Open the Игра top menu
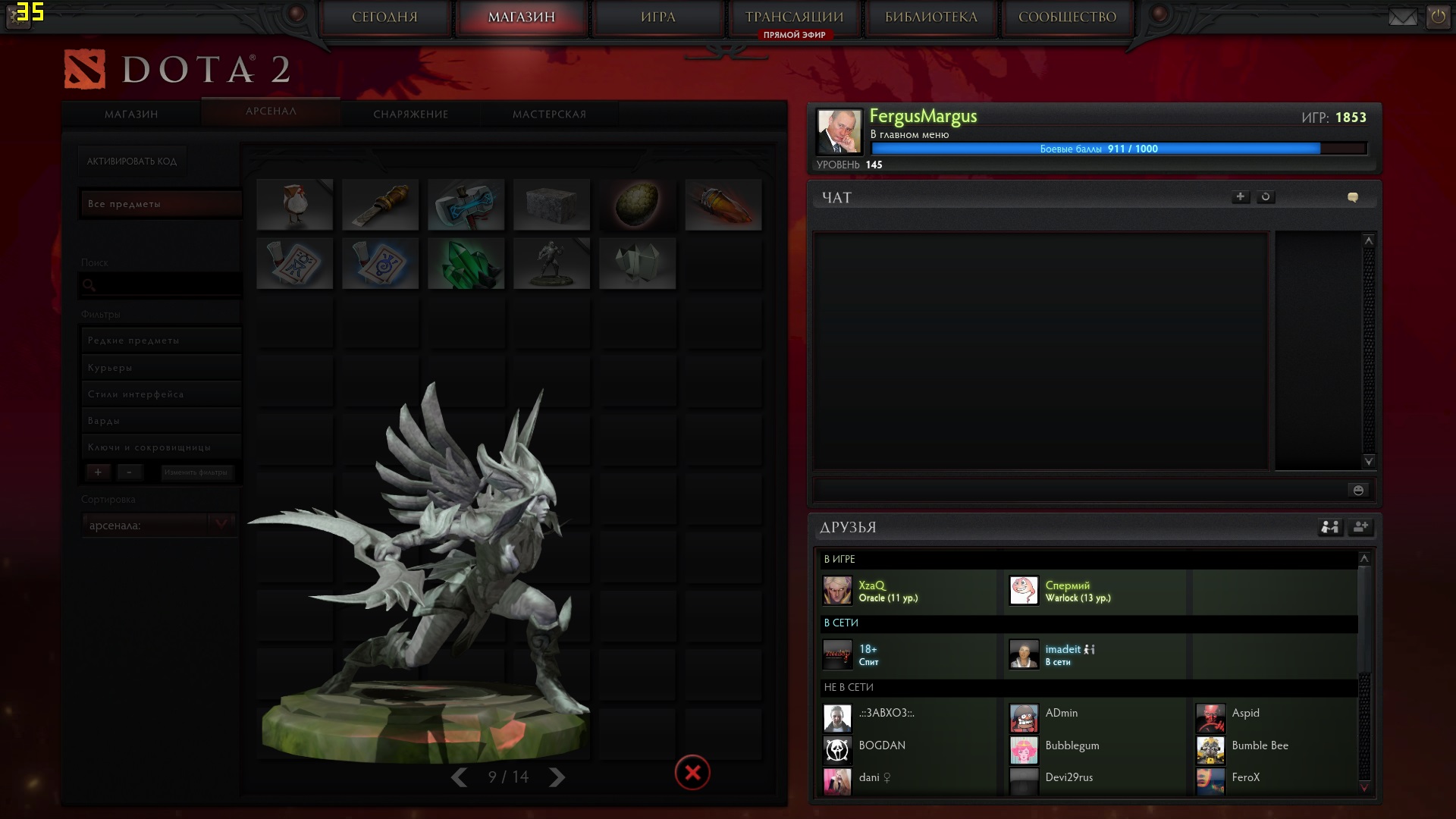Screen dimensions: 1456x819 [657, 17]
